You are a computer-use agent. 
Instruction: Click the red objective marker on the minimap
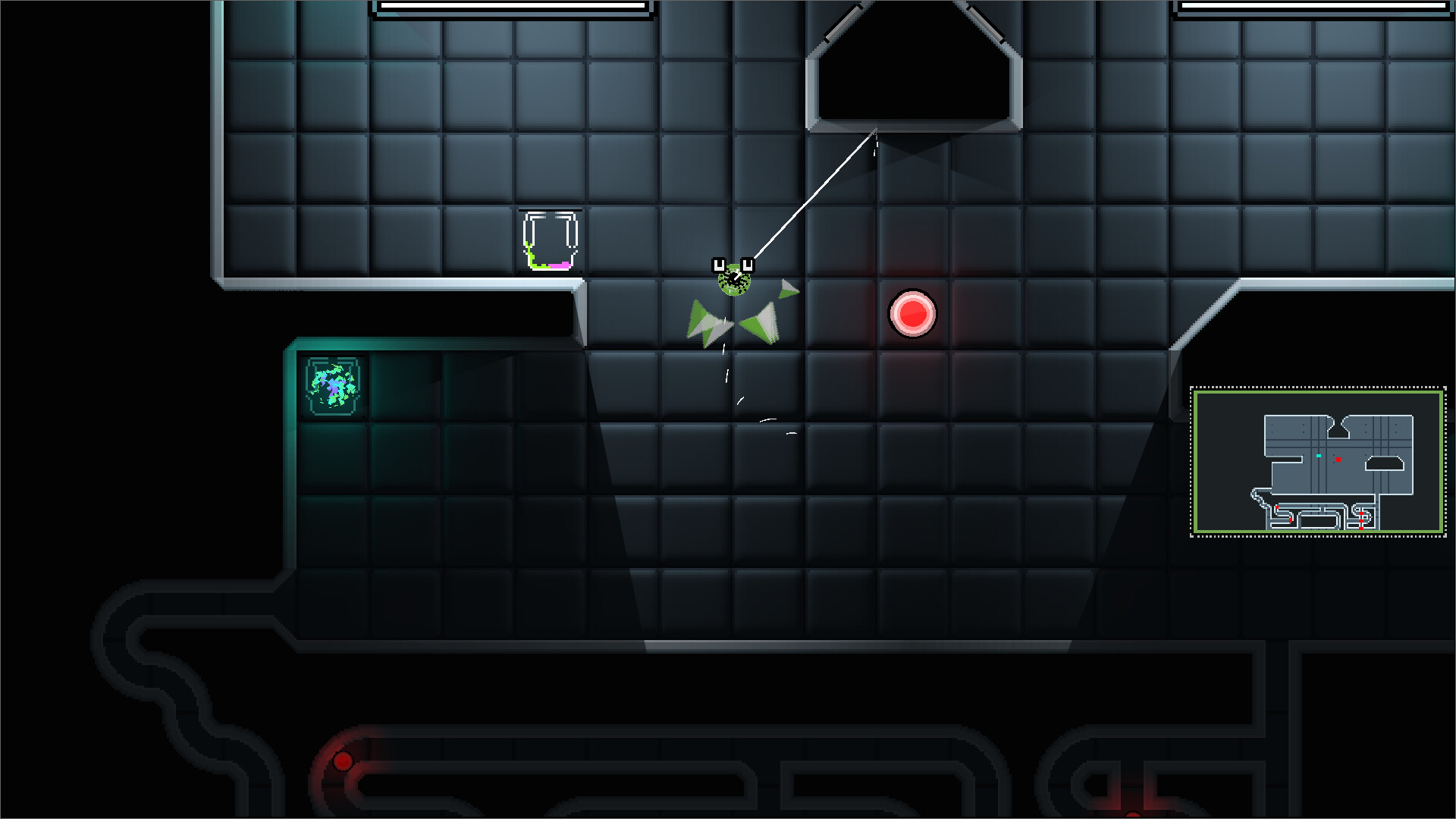coord(1338,460)
